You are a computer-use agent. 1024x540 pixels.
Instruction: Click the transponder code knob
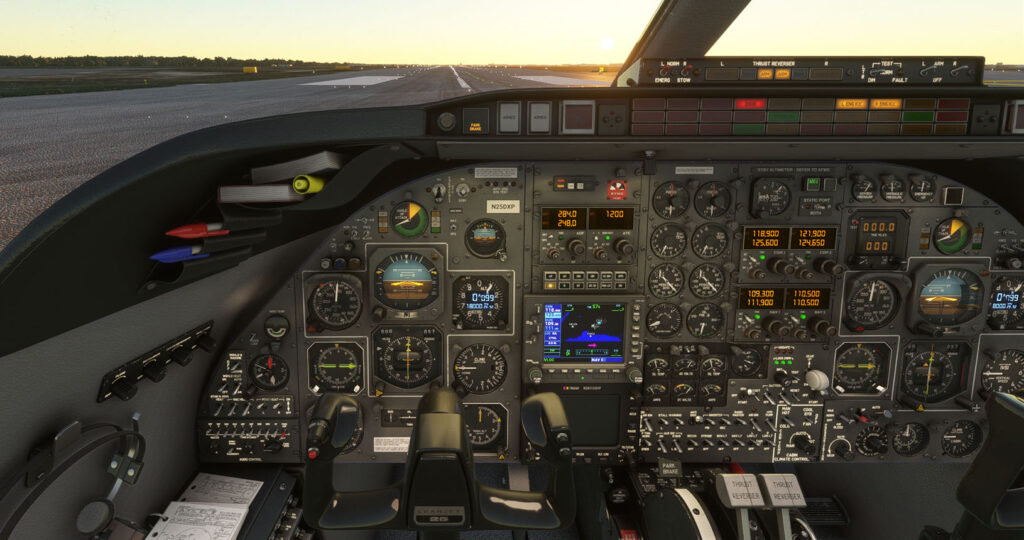pos(623,246)
